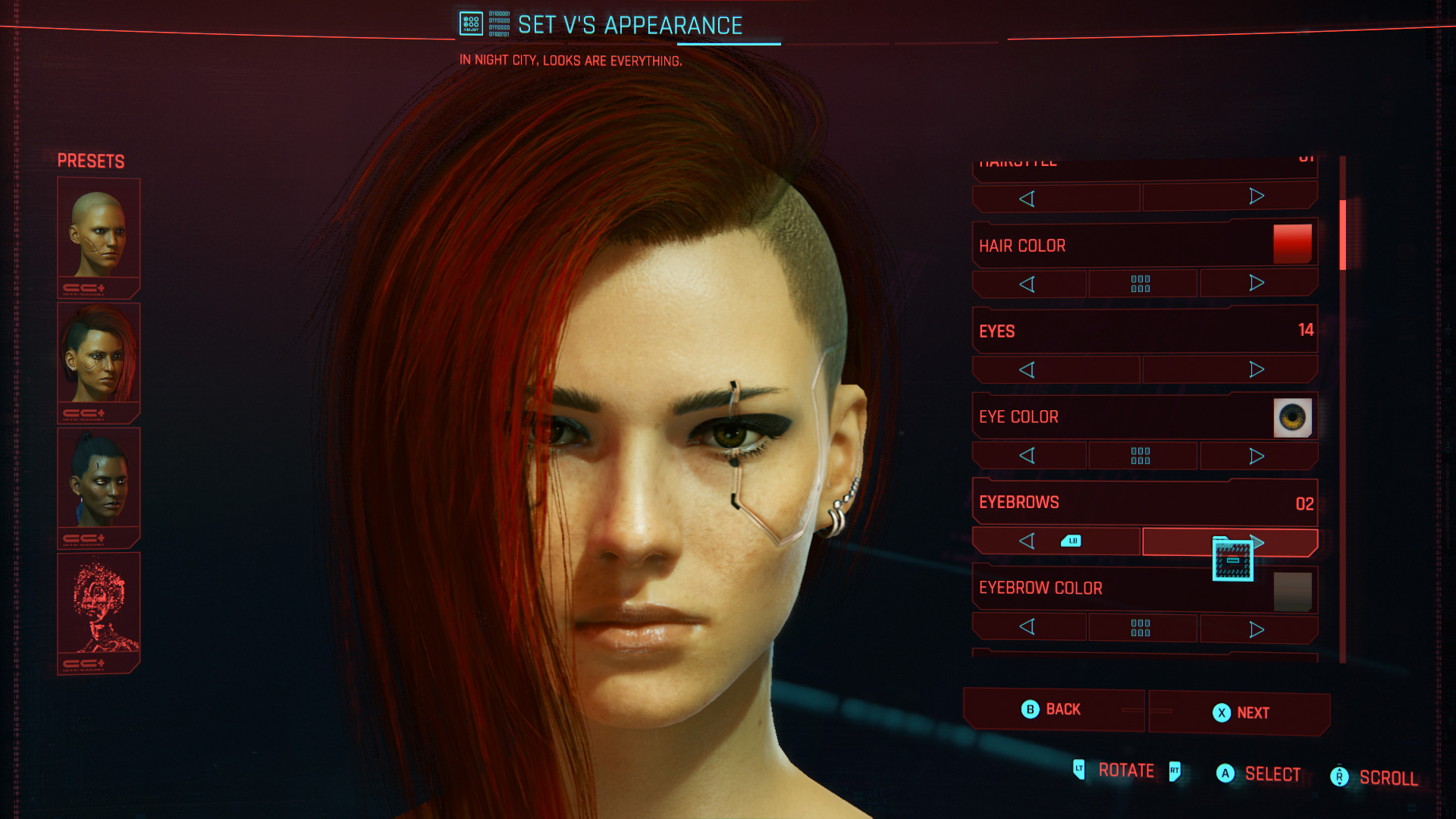
Task: Switch to previous eyes option
Action: (1028, 370)
